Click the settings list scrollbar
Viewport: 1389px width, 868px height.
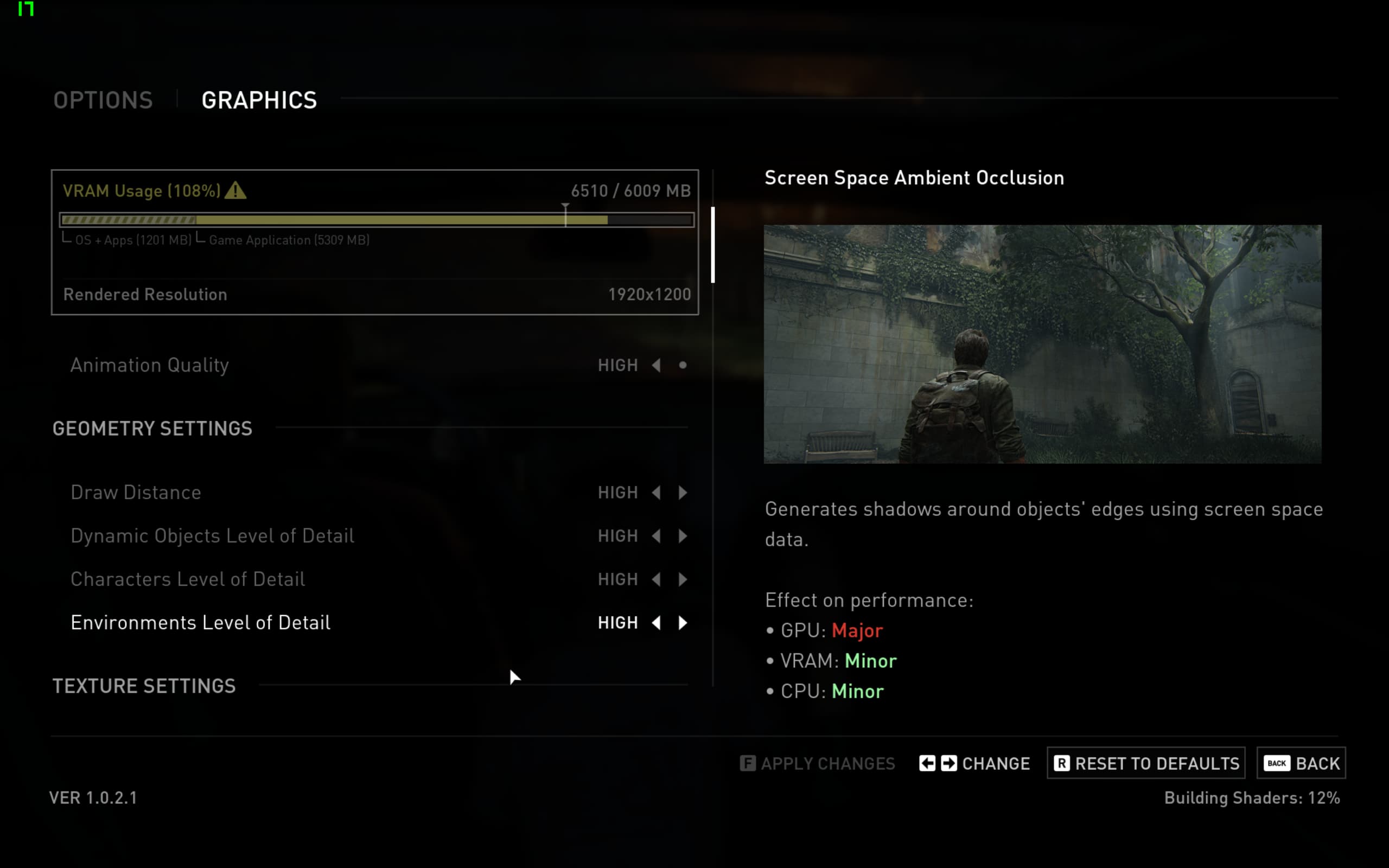pyautogui.click(x=713, y=245)
